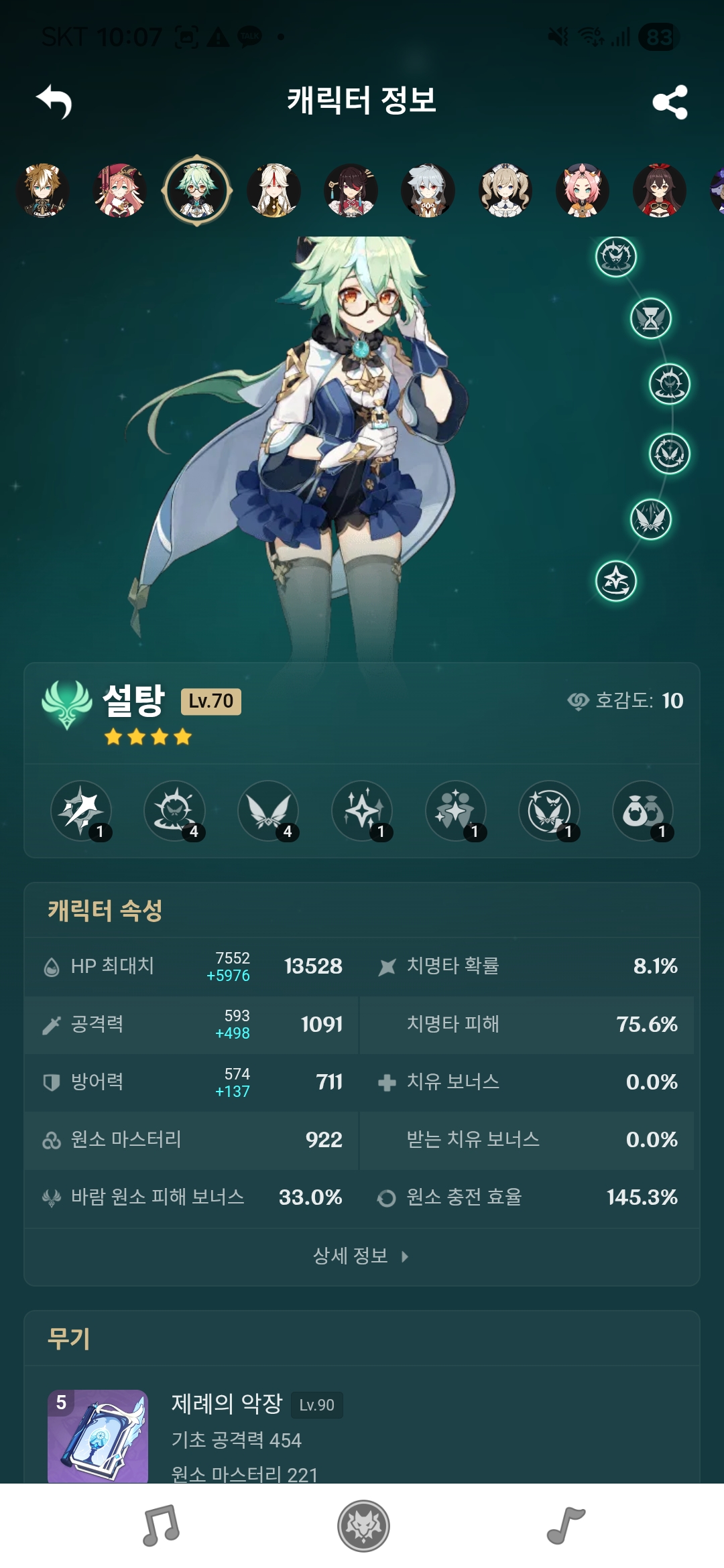Switch to Ningguang's character portrait
This screenshot has width=724, height=1568.
coord(274,191)
